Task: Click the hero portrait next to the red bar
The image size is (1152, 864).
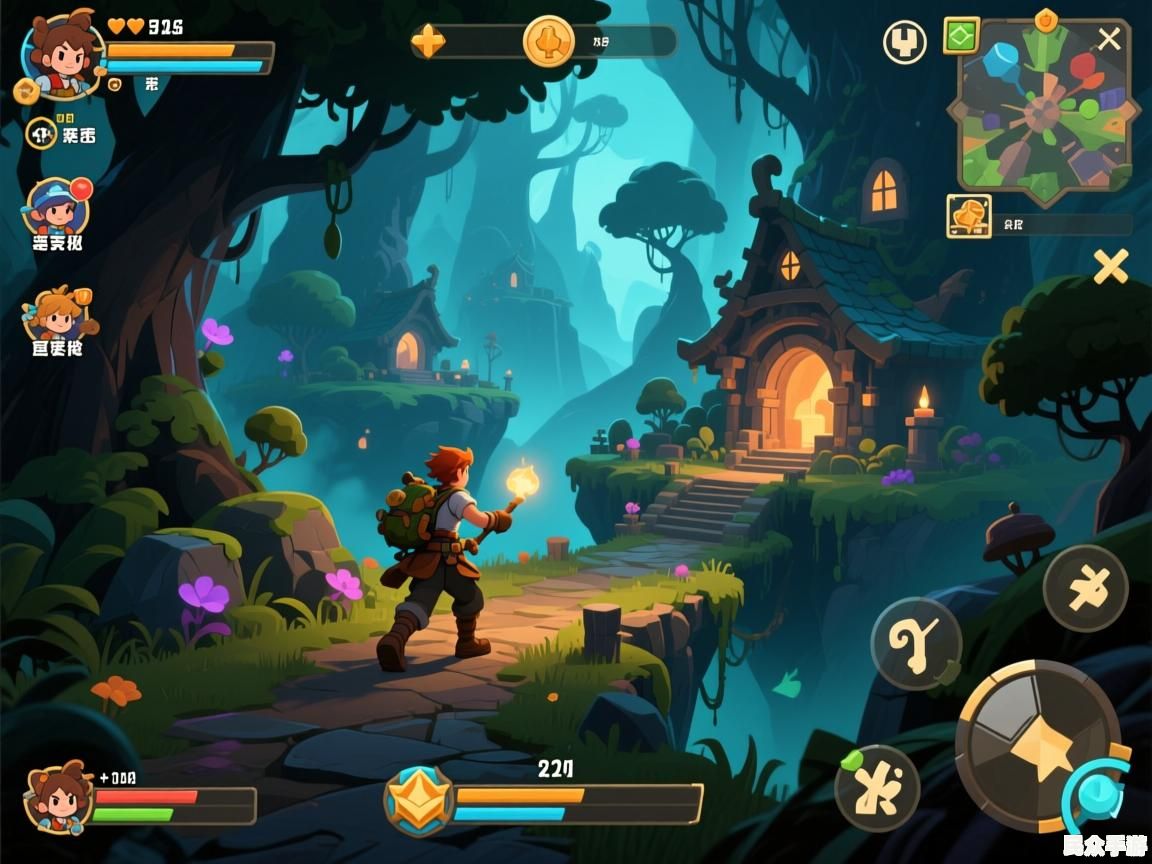Action: click(59, 796)
